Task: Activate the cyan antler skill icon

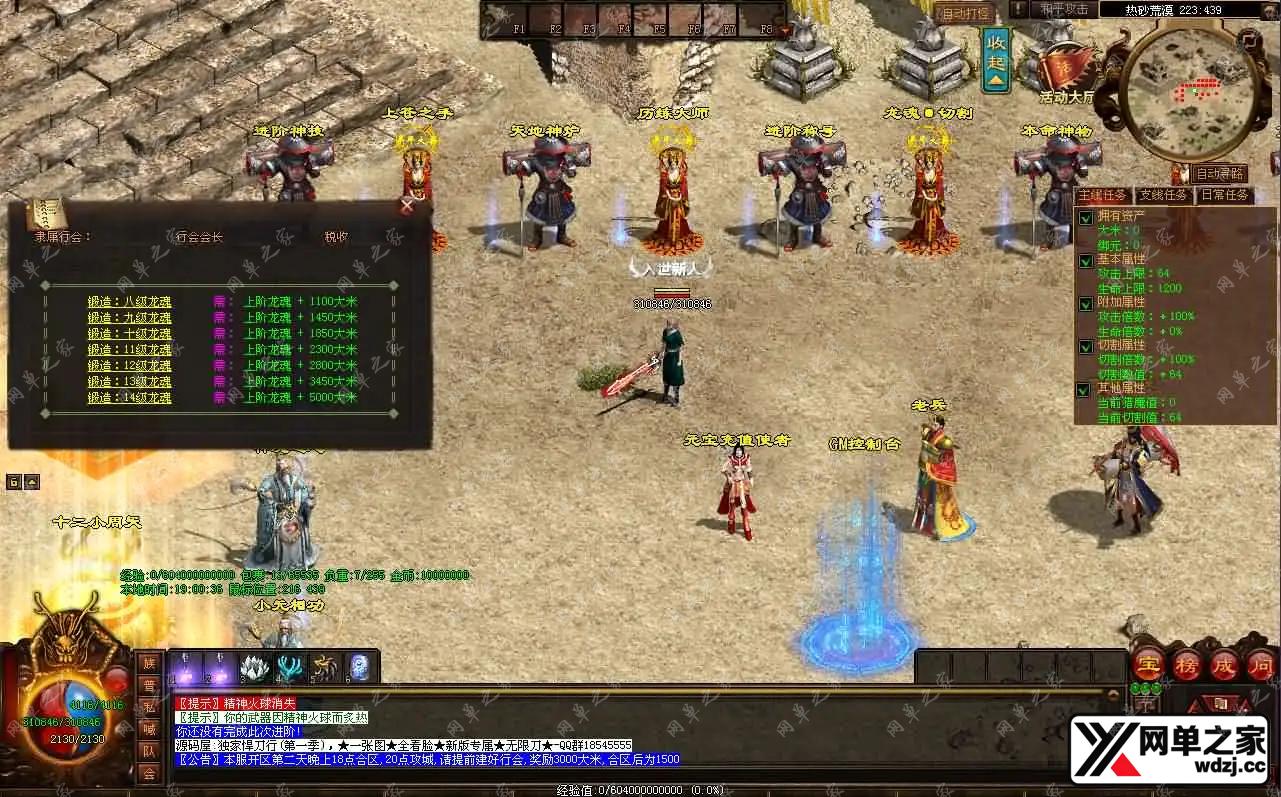Action: [290, 667]
